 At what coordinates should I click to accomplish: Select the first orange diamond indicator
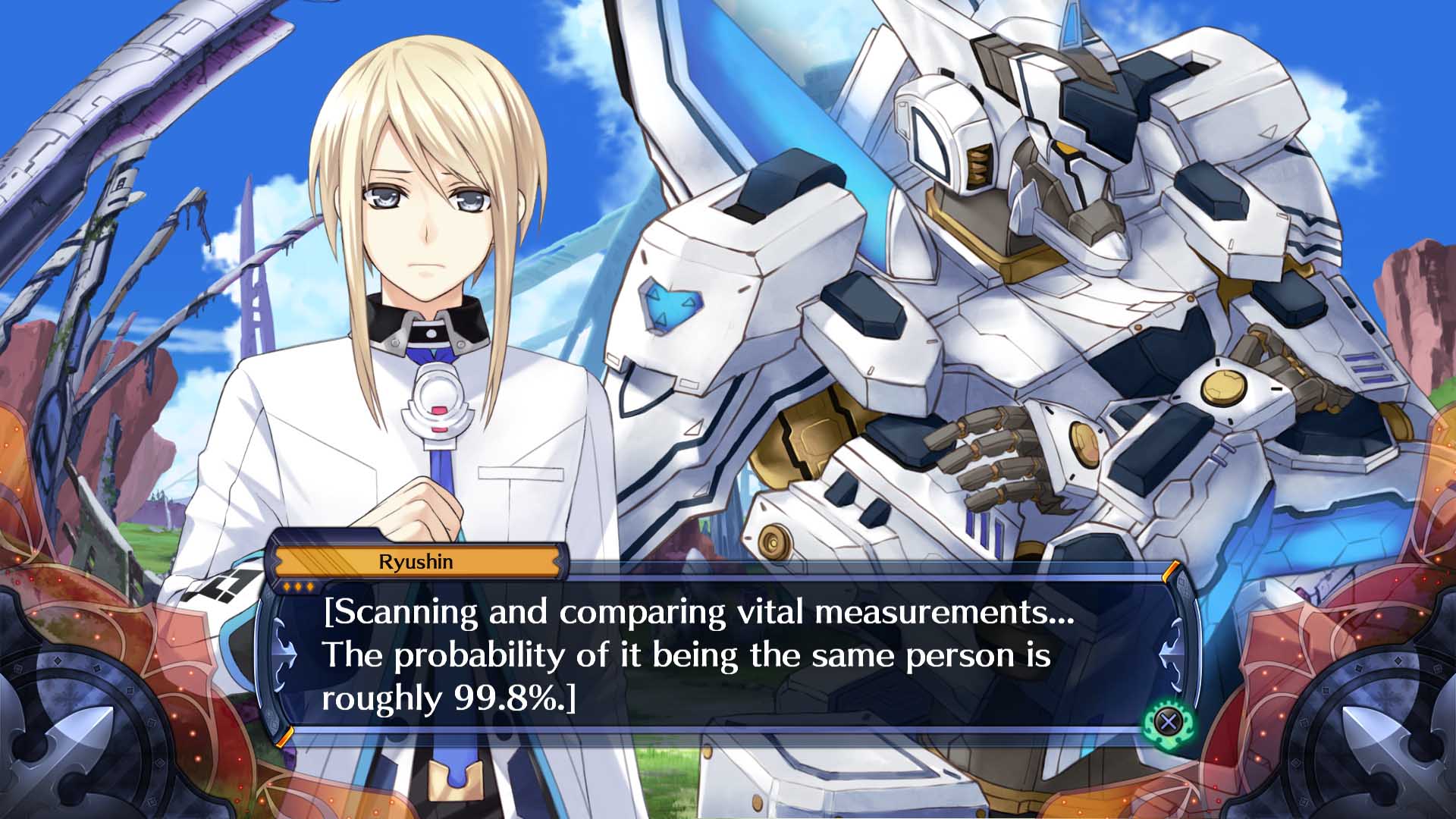pos(287,587)
